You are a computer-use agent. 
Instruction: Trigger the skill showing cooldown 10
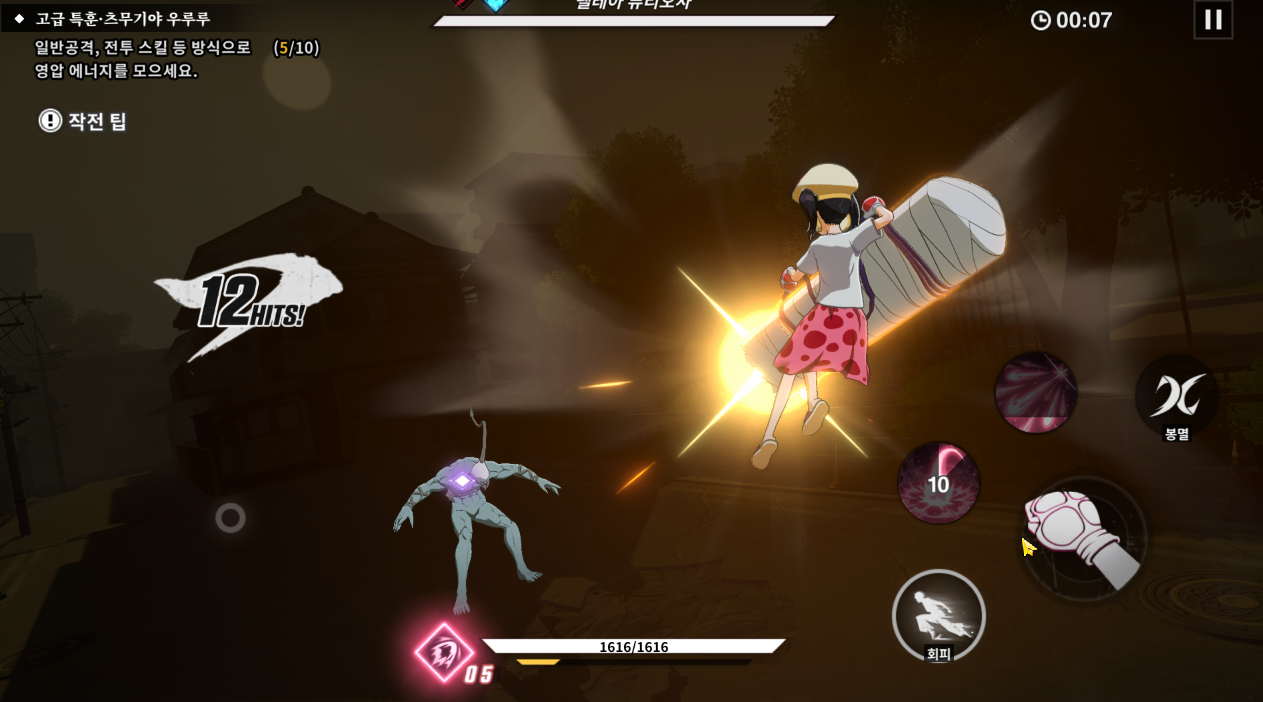pyautogui.click(x=938, y=484)
